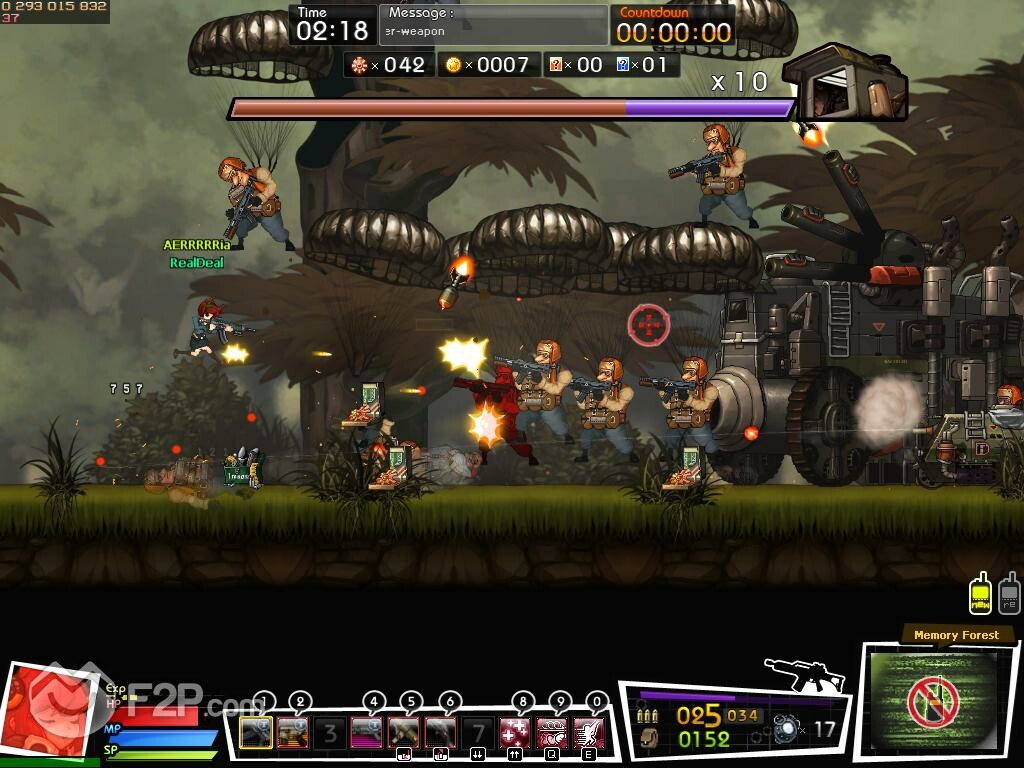Screen dimensions: 1024x768
Task: Click the assault rifle weapon icon
Action: tap(805, 674)
